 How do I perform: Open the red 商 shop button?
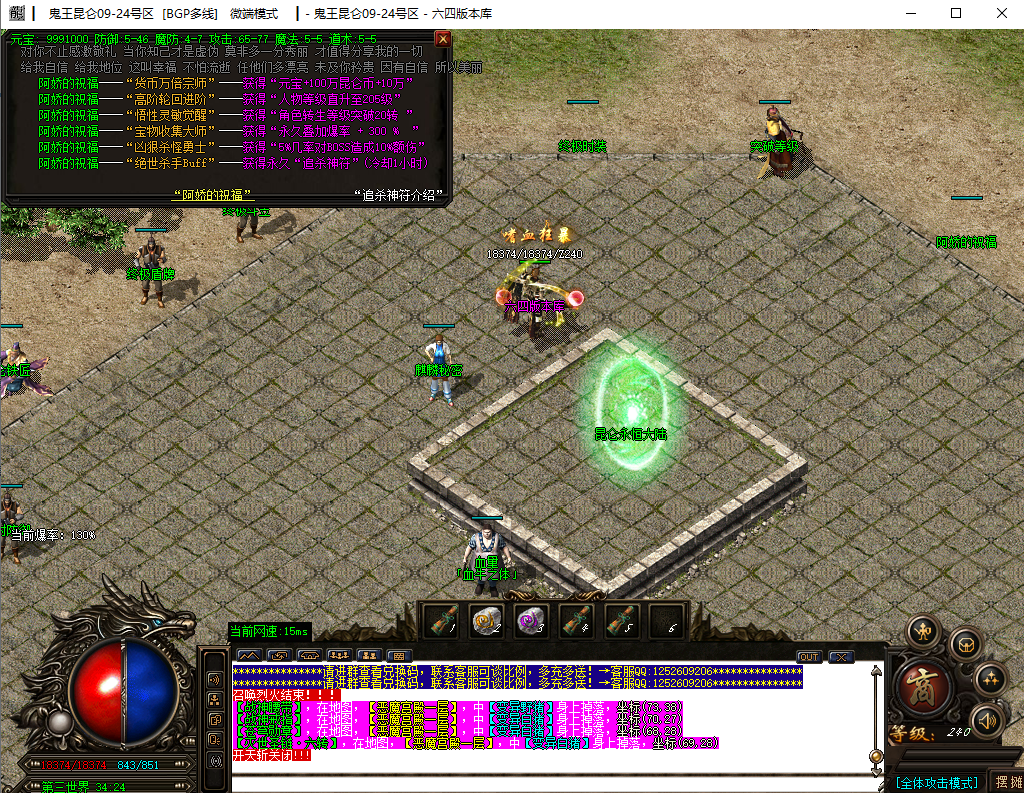(923, 689)
